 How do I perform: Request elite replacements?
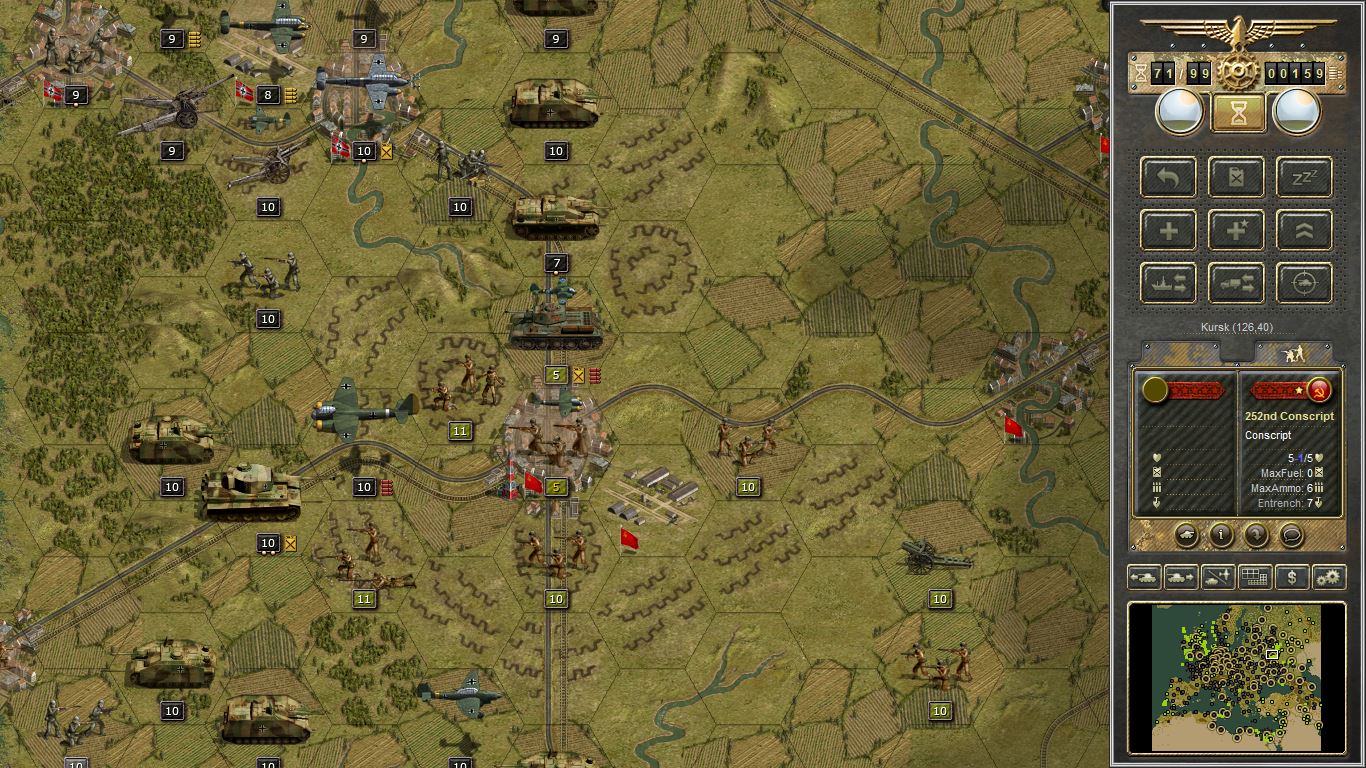(1236, 230)
